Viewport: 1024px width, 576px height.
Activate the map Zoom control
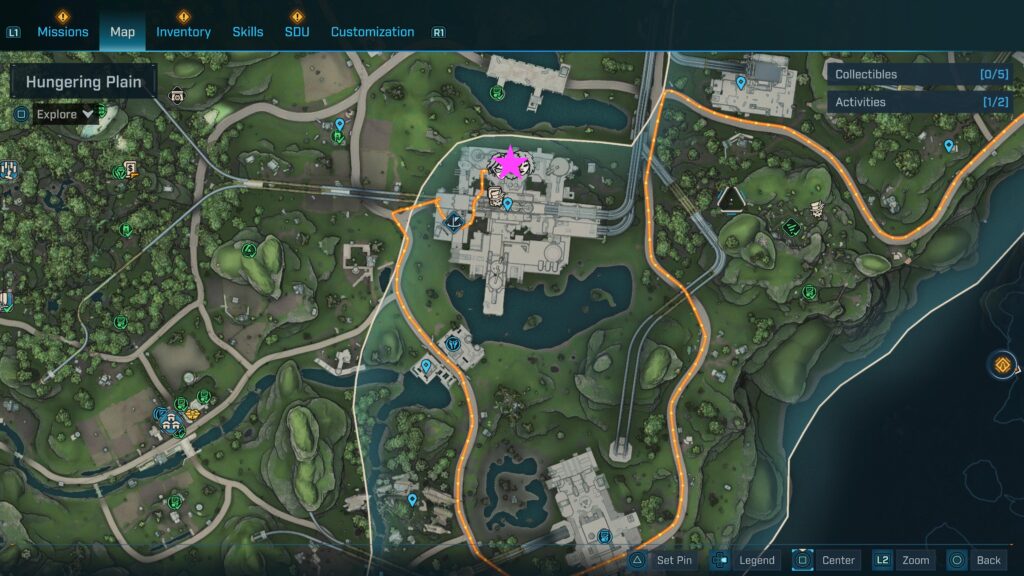click(904, 560)
